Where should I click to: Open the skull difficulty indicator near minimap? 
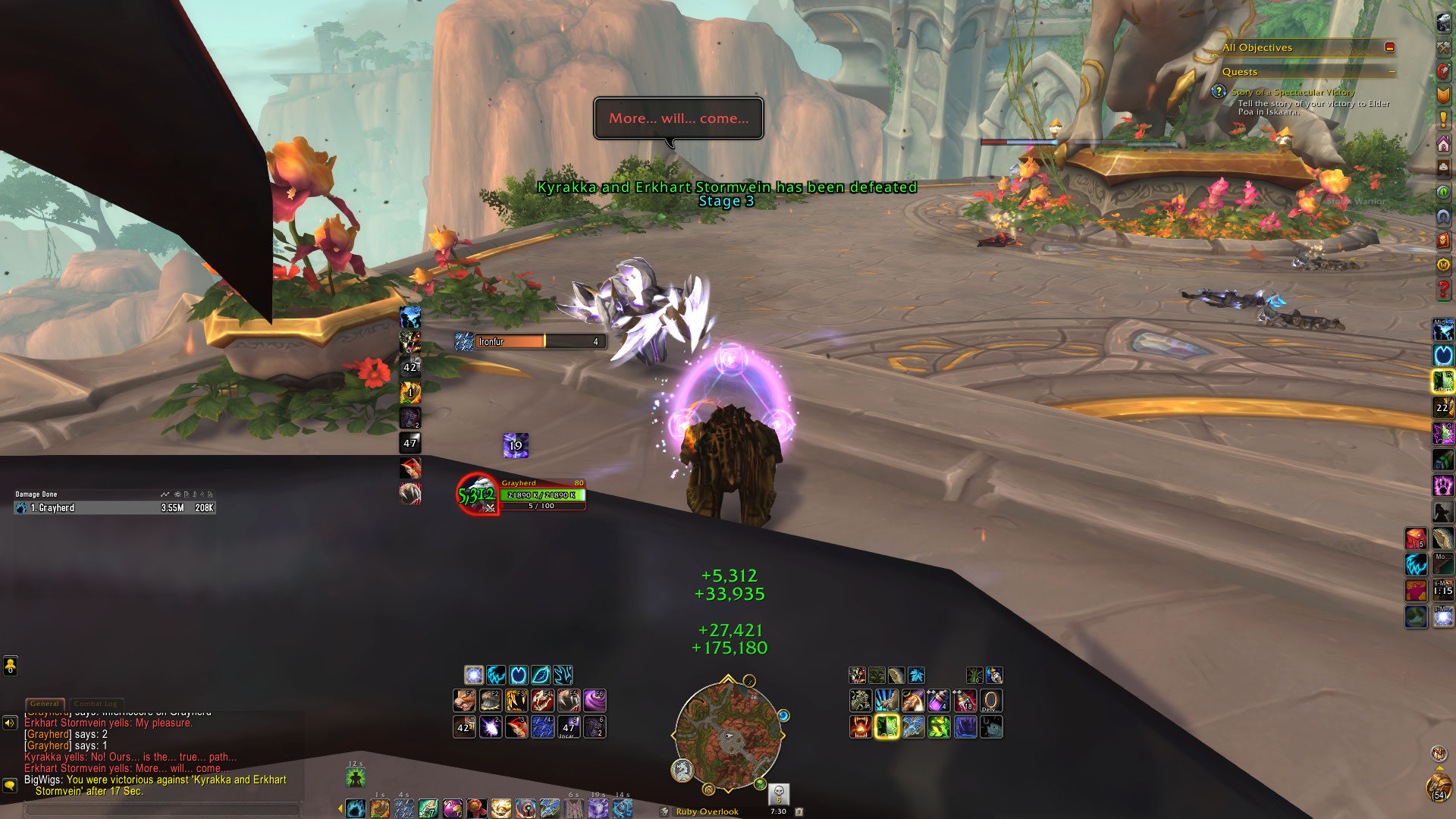click(x=778, y=794)
